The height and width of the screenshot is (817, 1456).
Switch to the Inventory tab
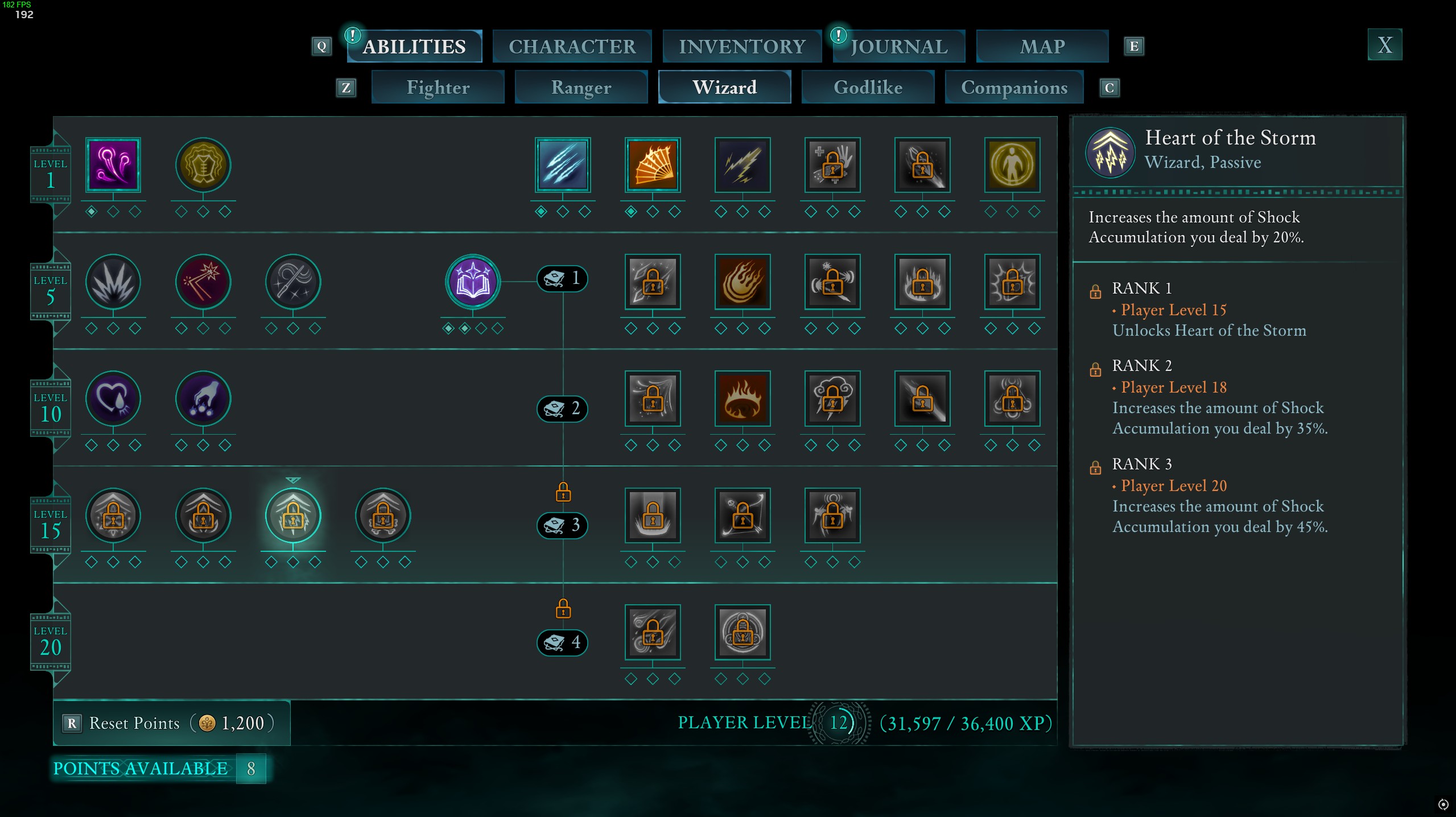click(742, 46)
